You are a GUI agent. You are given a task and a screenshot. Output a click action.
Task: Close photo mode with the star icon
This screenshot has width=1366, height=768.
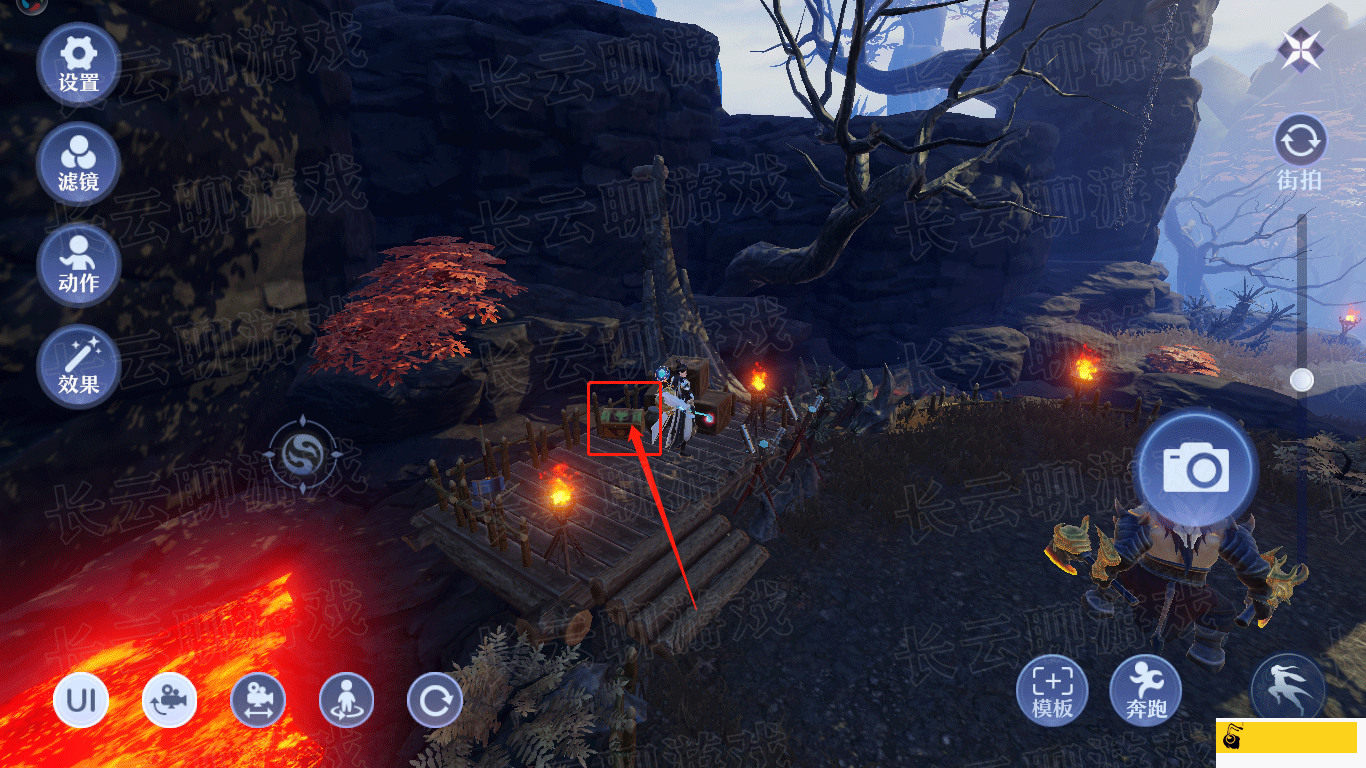(1300, 48)
